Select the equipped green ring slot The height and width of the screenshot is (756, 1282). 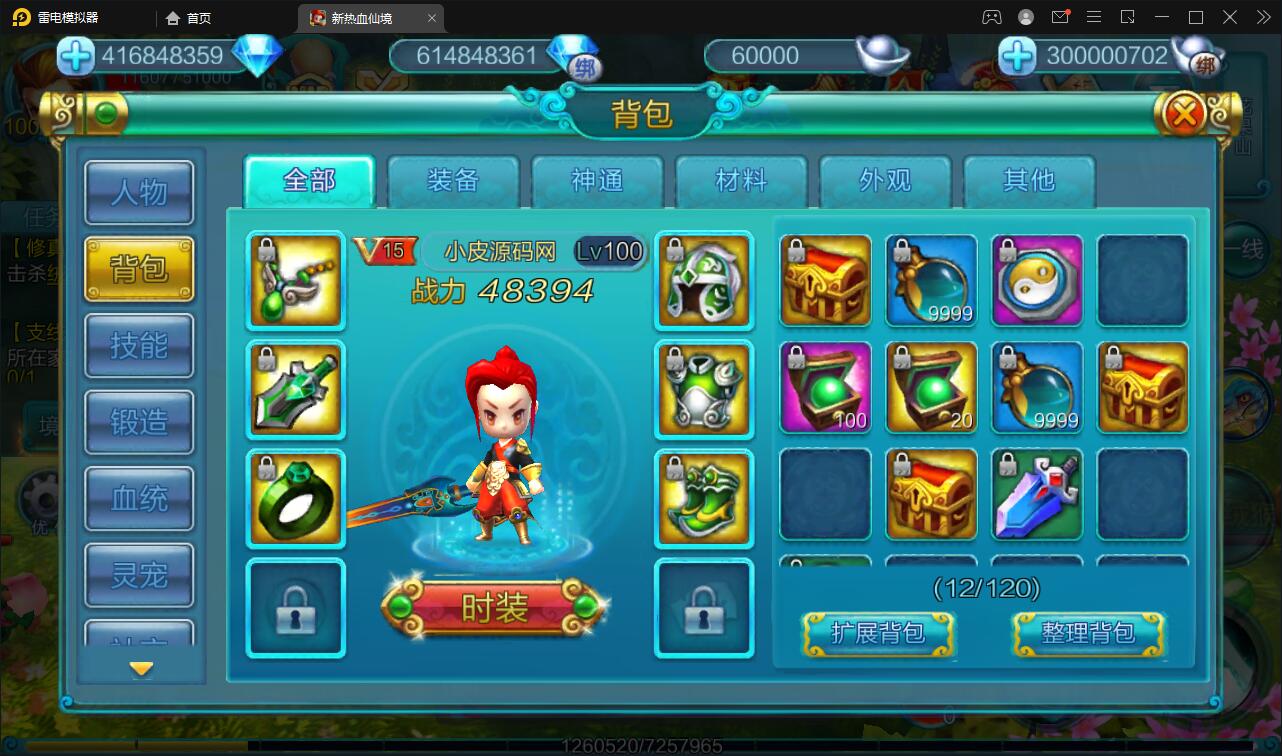tap(295, 498)
